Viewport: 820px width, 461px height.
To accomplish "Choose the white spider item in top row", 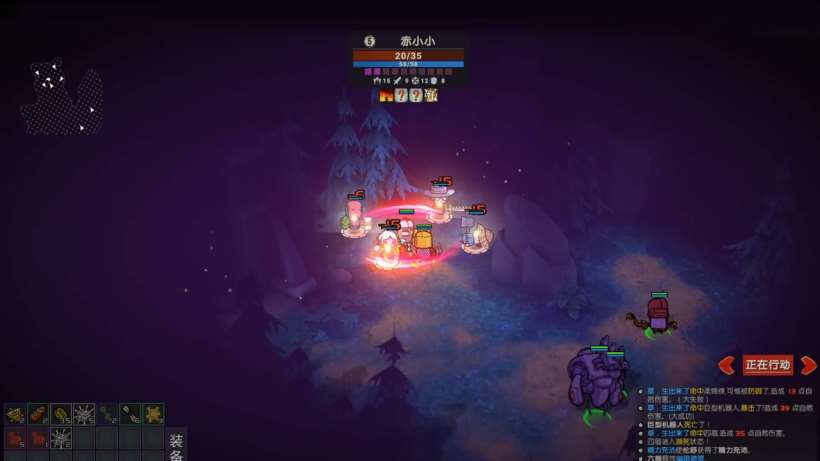I will [x=84, y=414].
